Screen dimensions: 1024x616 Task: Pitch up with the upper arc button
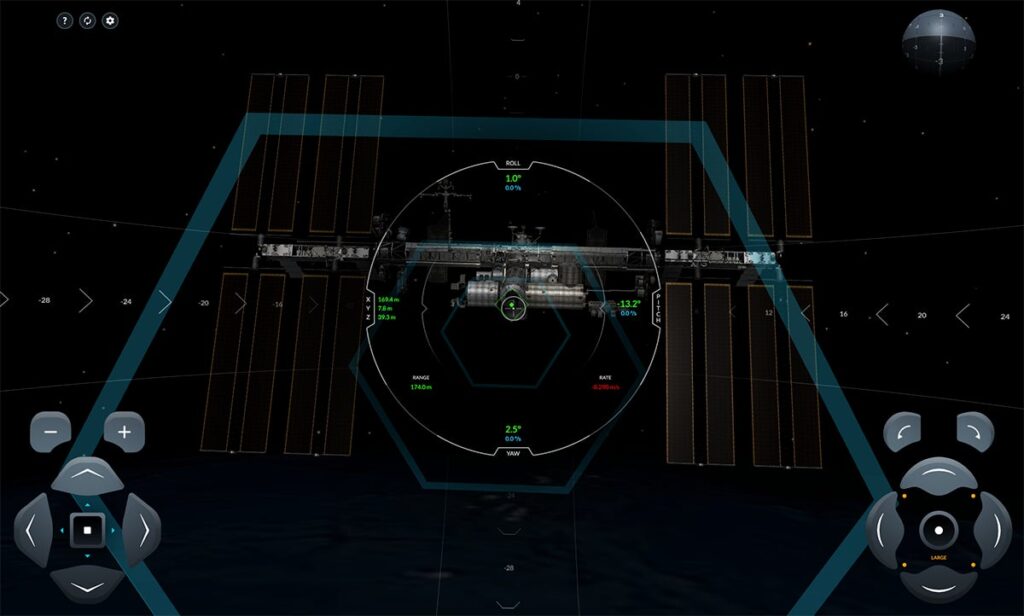click(939, 473)
